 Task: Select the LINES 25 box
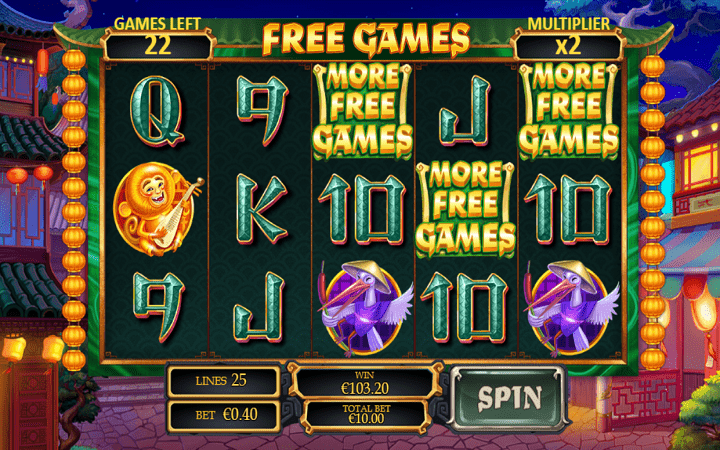pyautogui.click(x=222, y=380)
